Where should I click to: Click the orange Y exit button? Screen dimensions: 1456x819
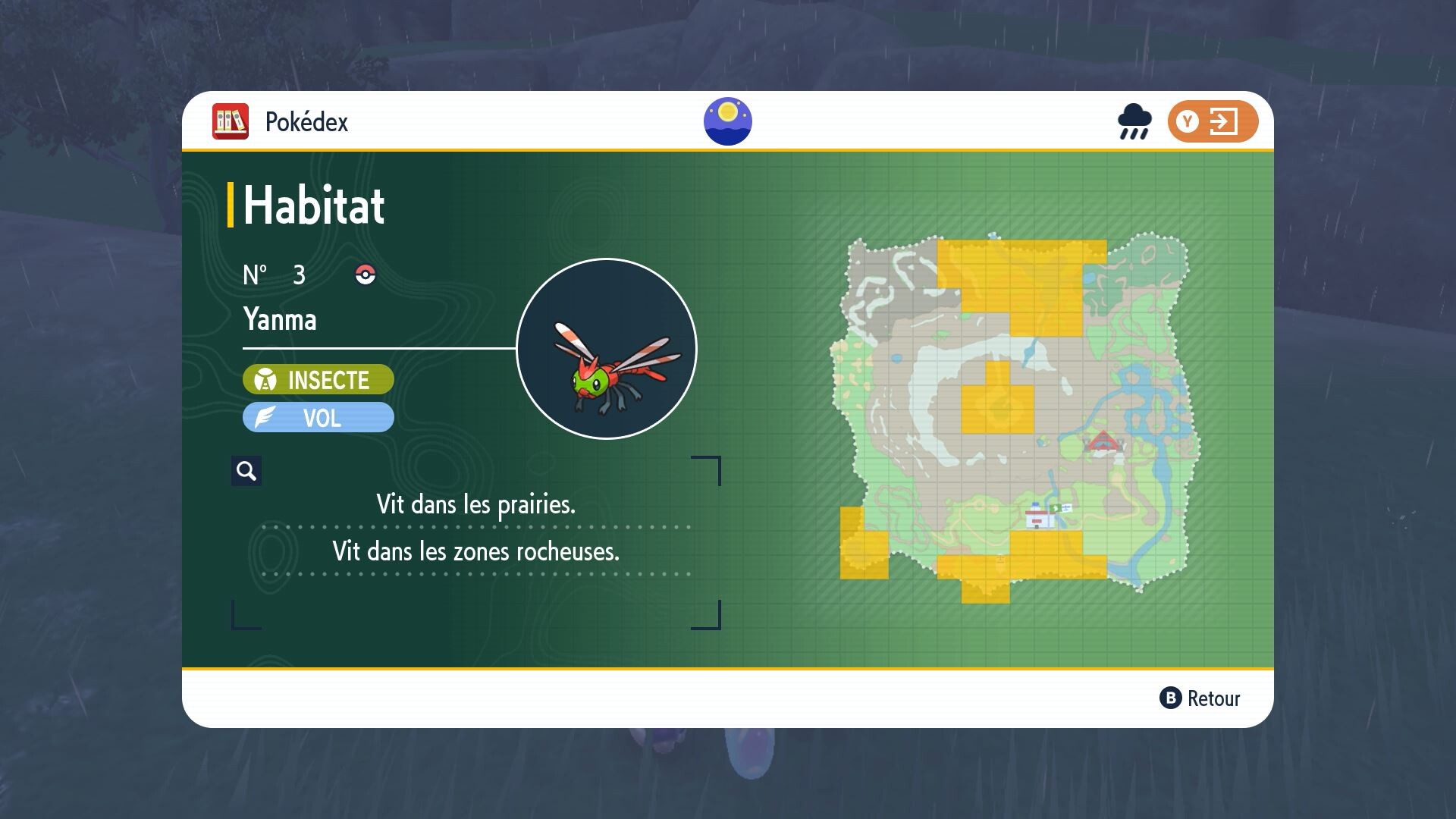pyautogui.click(x=1214, y=121)
